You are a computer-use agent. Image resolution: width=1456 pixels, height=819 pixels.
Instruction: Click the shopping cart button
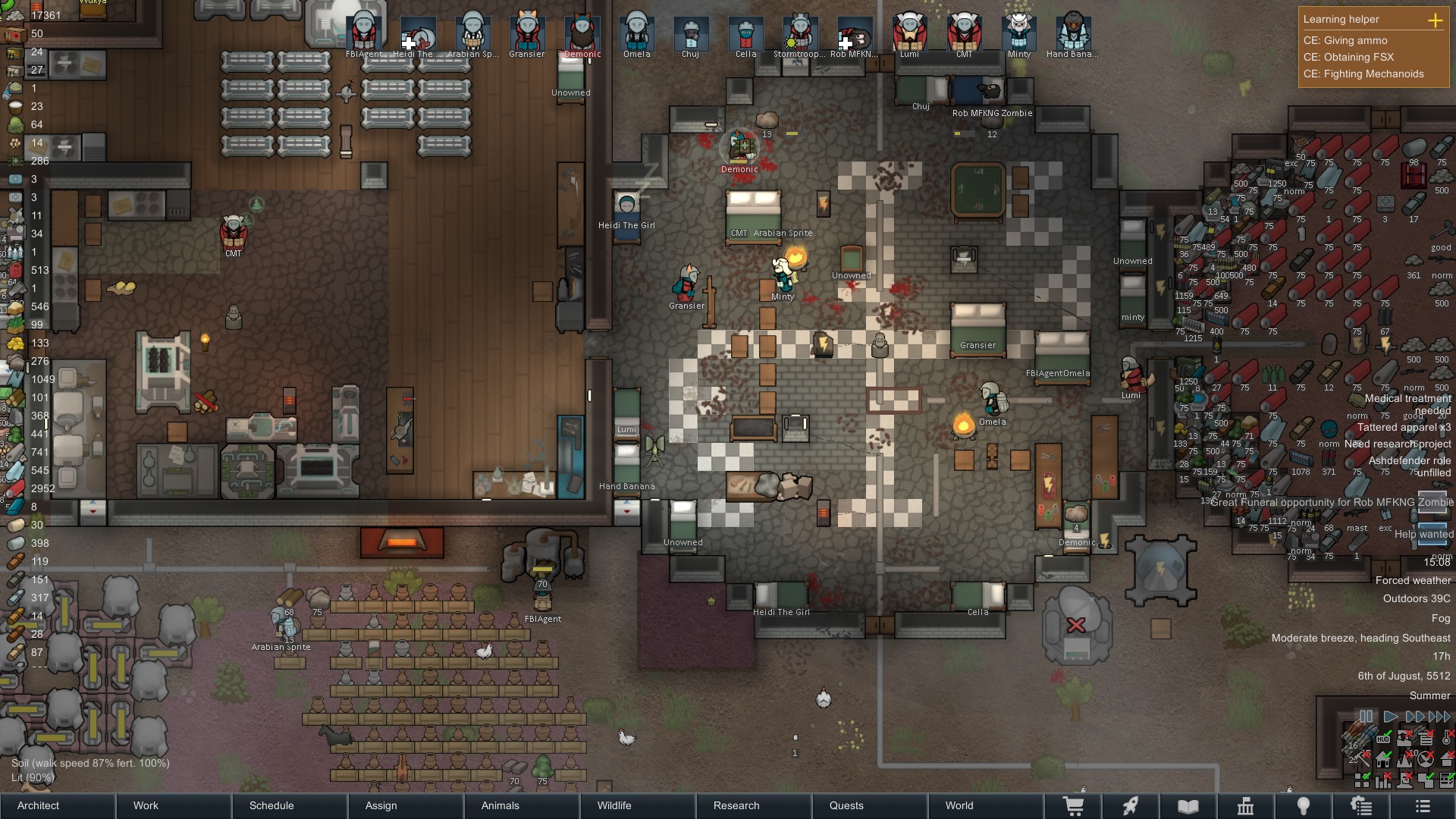tap(1073, 806)
